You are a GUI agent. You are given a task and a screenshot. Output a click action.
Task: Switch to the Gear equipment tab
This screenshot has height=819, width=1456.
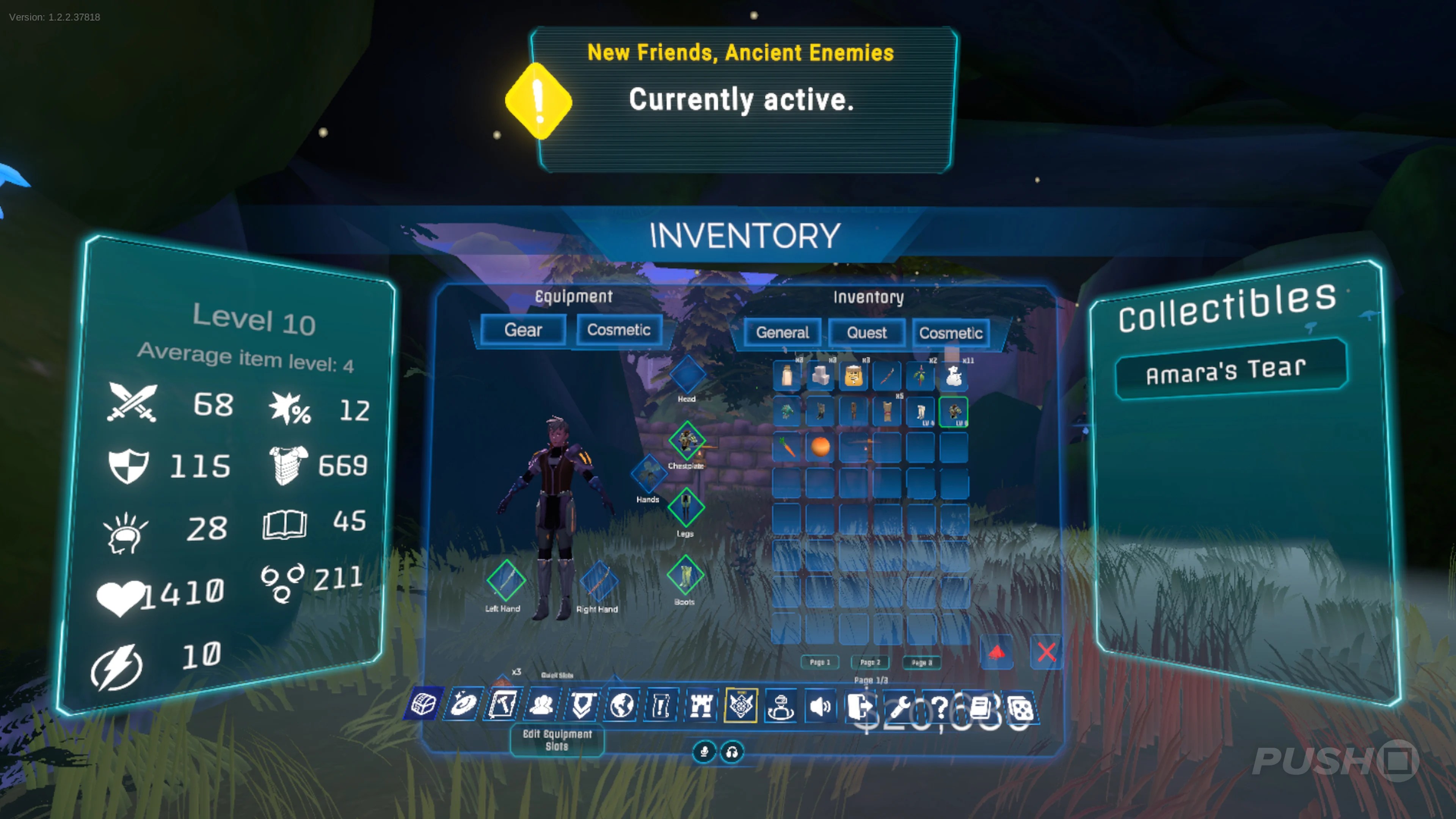point(523,330)
